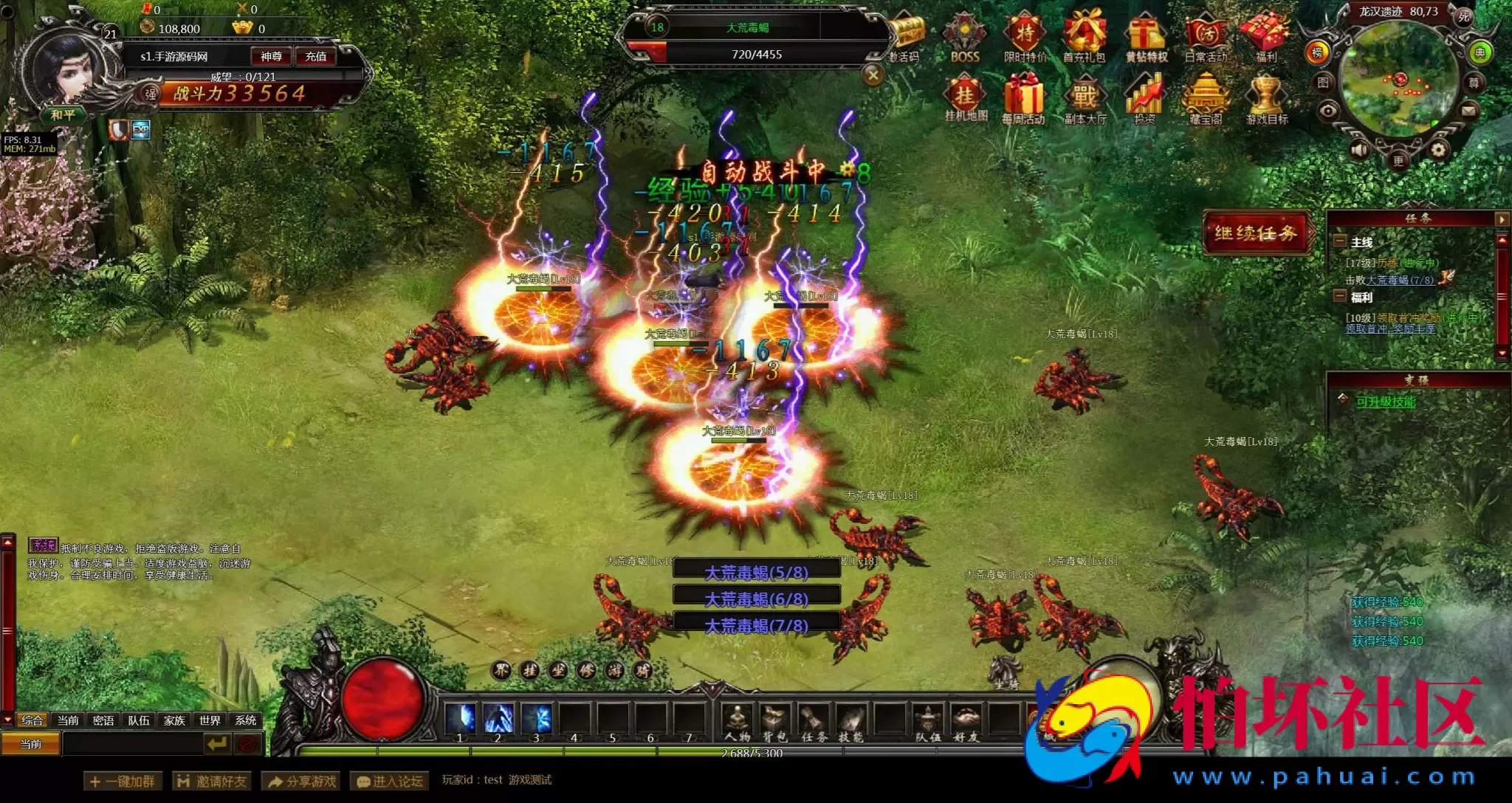Click the 可升级技能 upgradable skill link
The width and height of the screenshot is (1512, 803).
[x=1386, y=401]
